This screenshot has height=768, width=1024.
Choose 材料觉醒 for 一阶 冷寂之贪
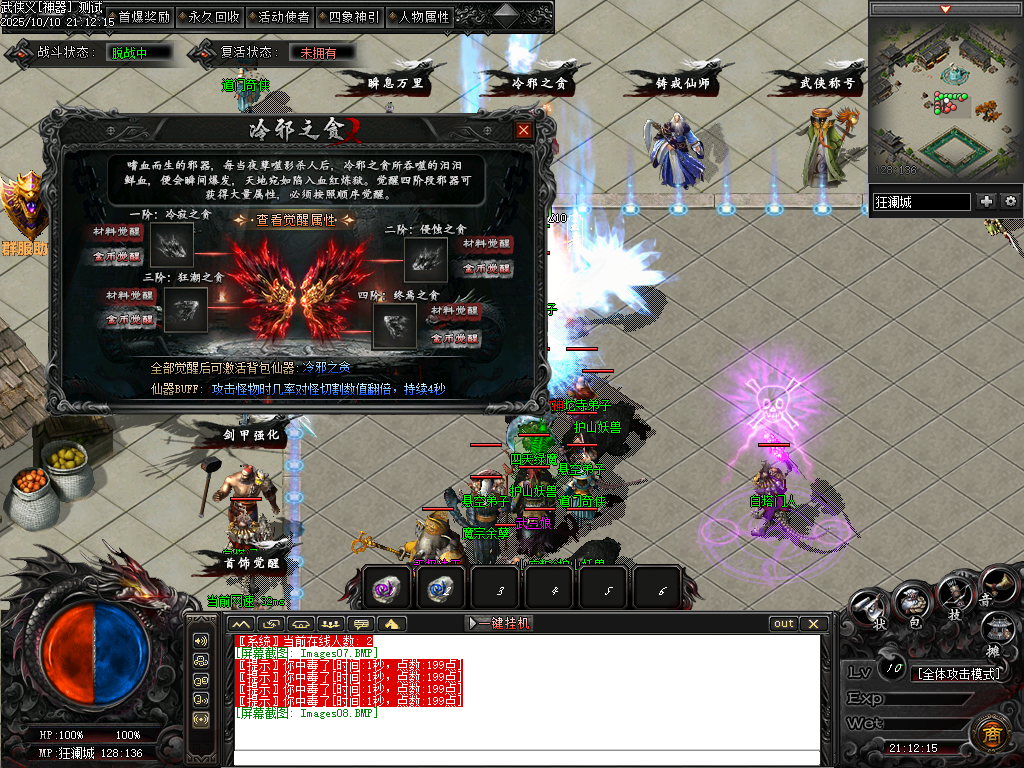coord(118,232)
